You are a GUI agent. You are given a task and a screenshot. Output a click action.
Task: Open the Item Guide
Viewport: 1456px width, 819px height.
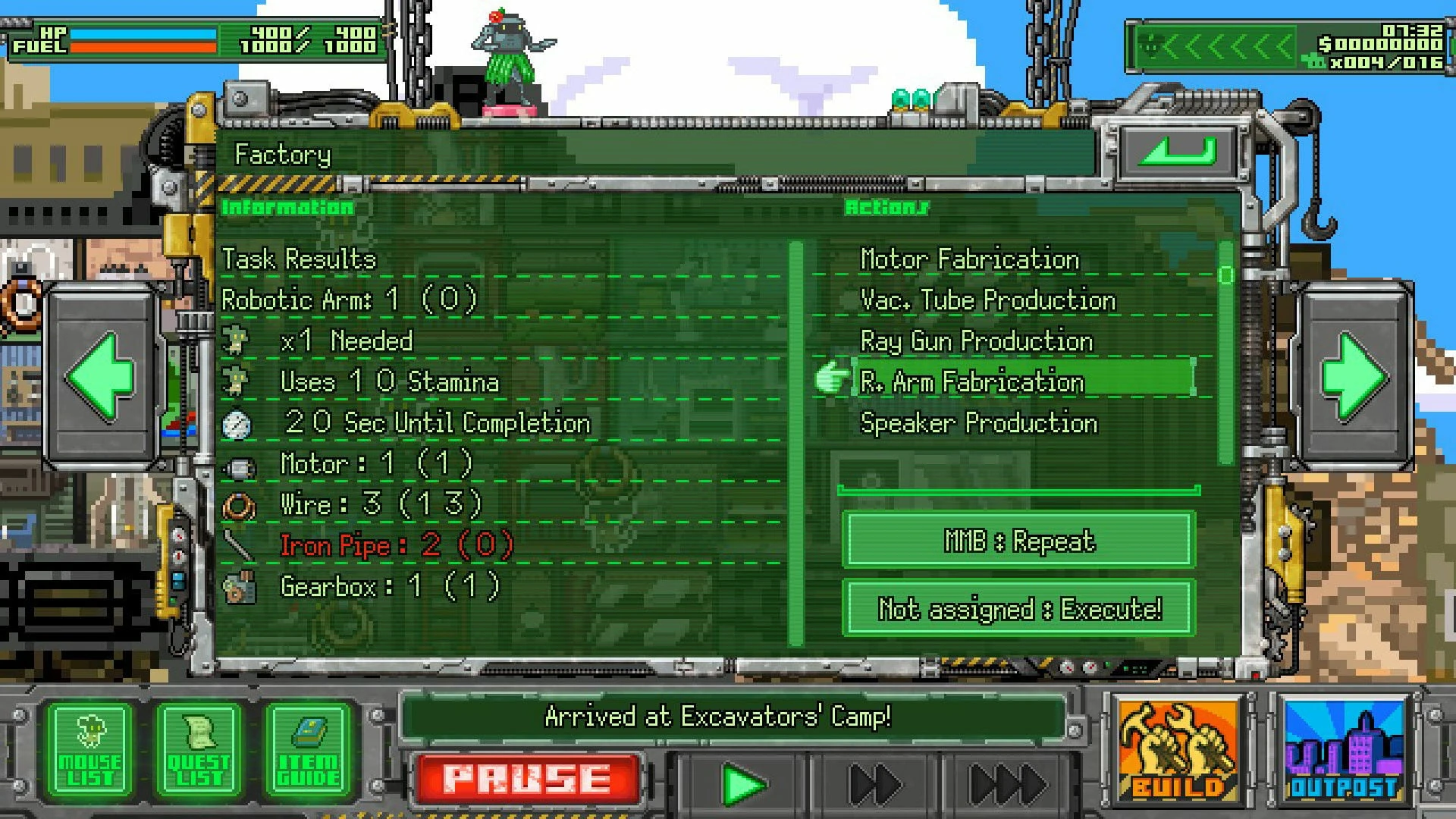308,752
